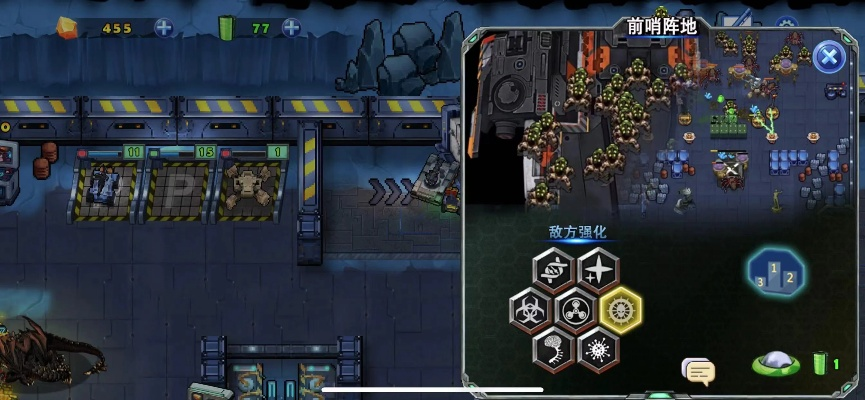Add more orange crystal currency
The width and height of the screenshot is (865, 400).
[163, 28]
